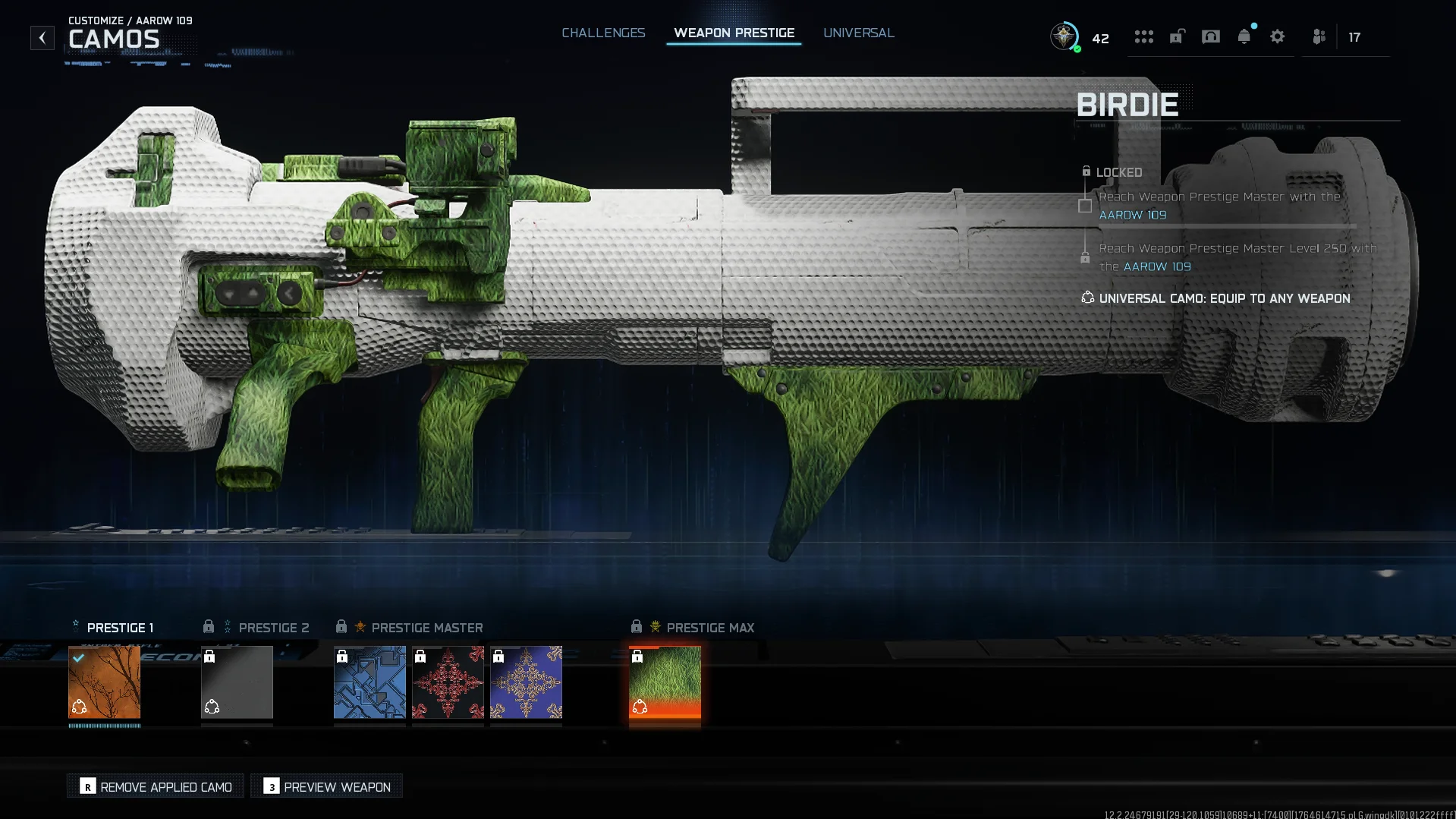The width and height of the screenshot is (1456, 819).
Task: Open the grid menu icon
Action: coord(1143,36)
